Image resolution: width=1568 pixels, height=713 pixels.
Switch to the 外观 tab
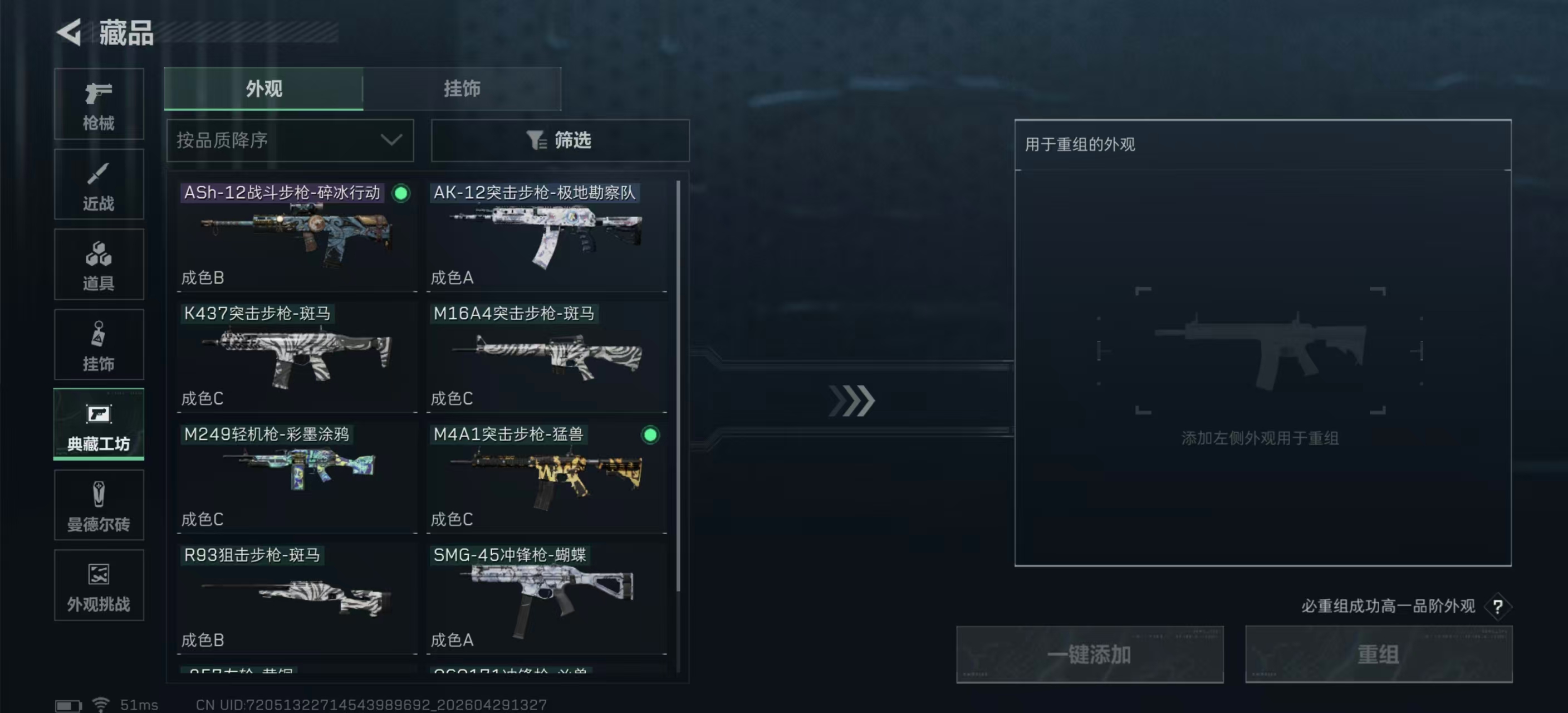click(263, 89)
